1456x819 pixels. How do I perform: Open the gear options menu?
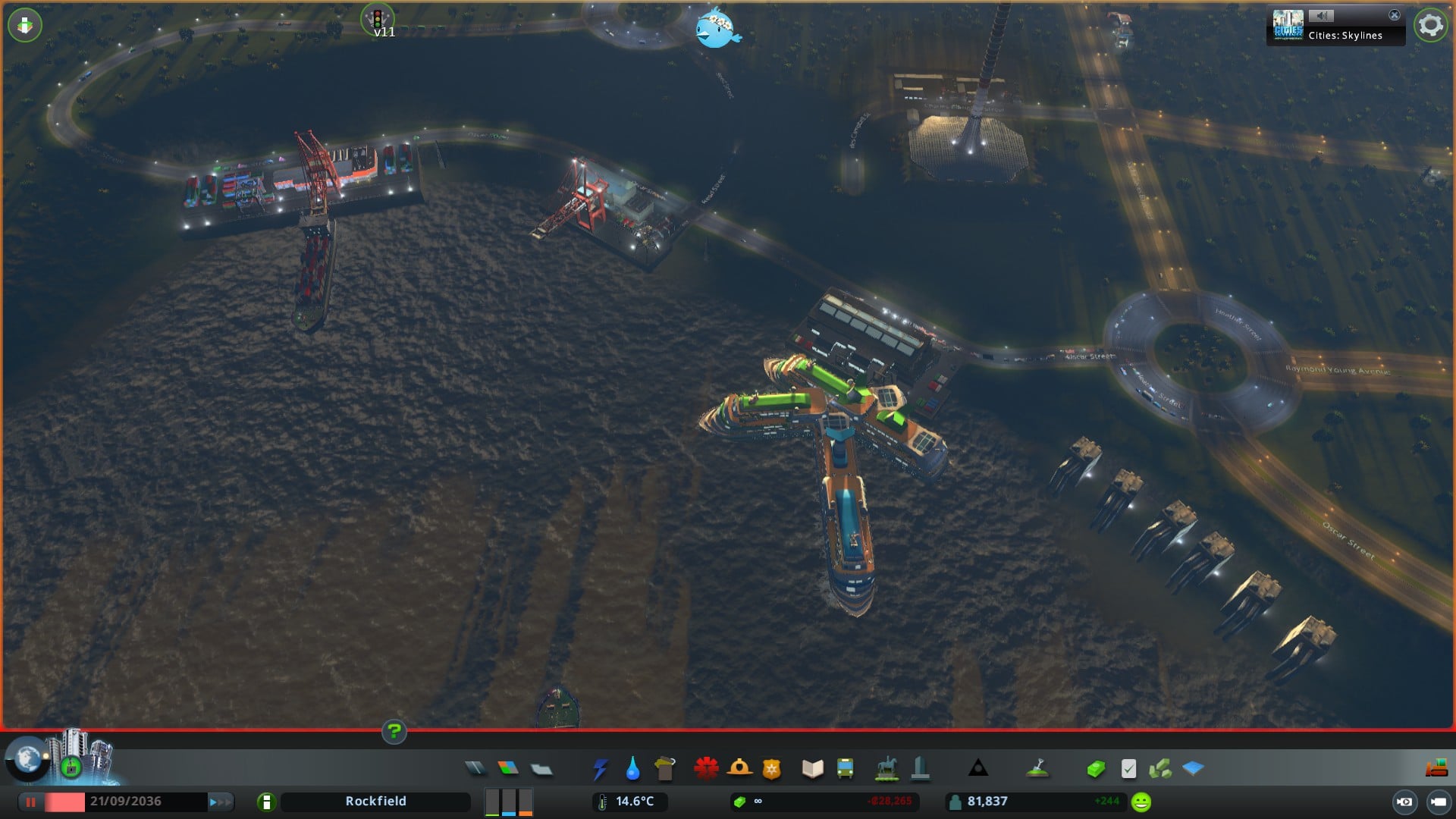[1430, 26]
